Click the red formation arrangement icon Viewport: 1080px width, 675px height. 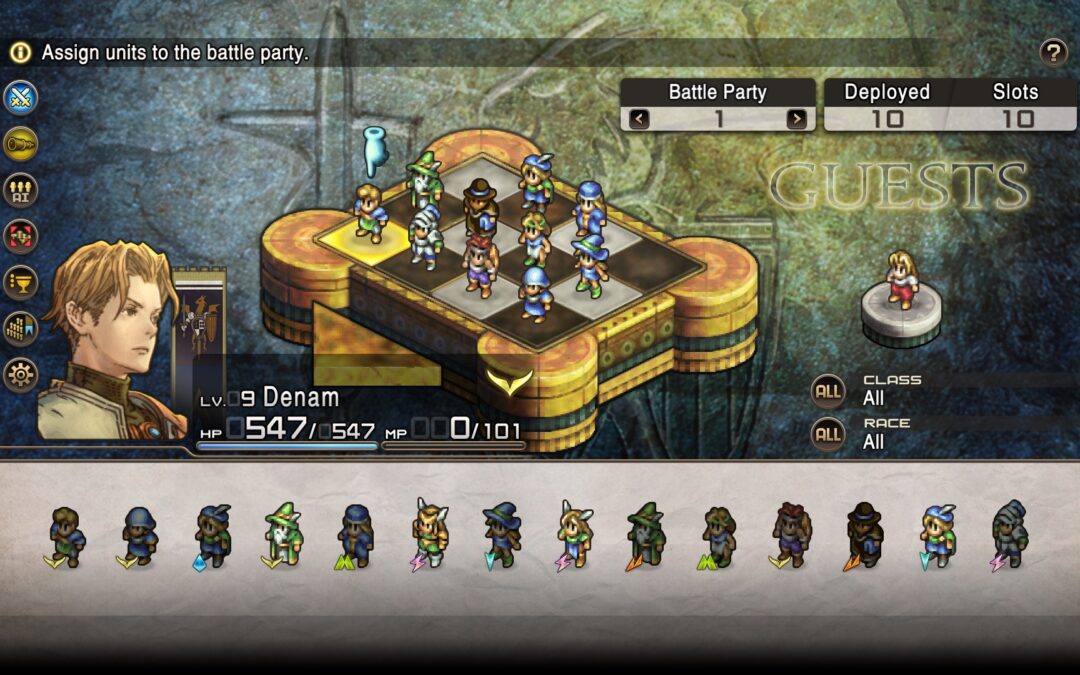(x=20, y=236)
